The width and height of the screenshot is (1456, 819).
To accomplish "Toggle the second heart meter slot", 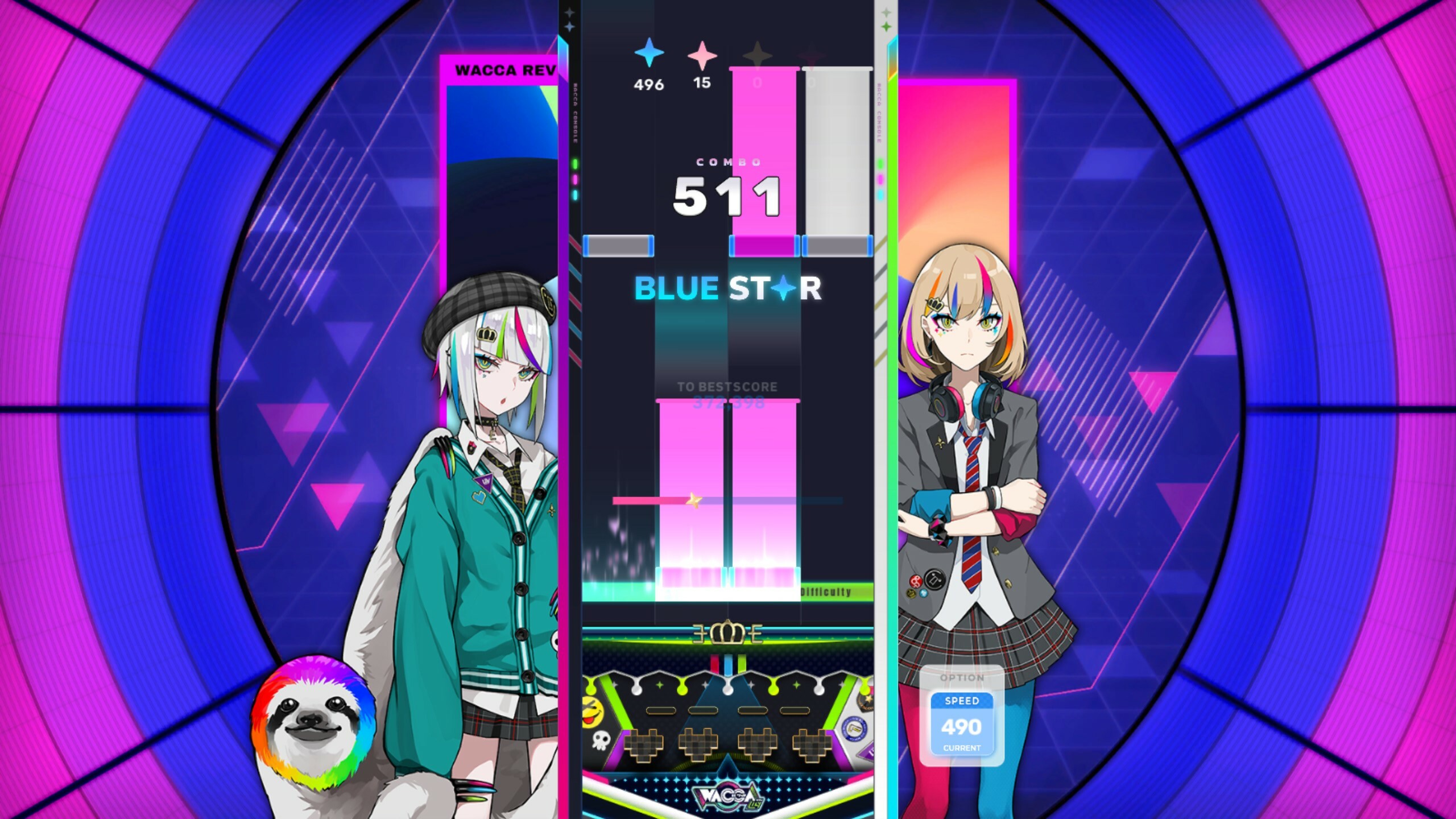I will point(699,743).
